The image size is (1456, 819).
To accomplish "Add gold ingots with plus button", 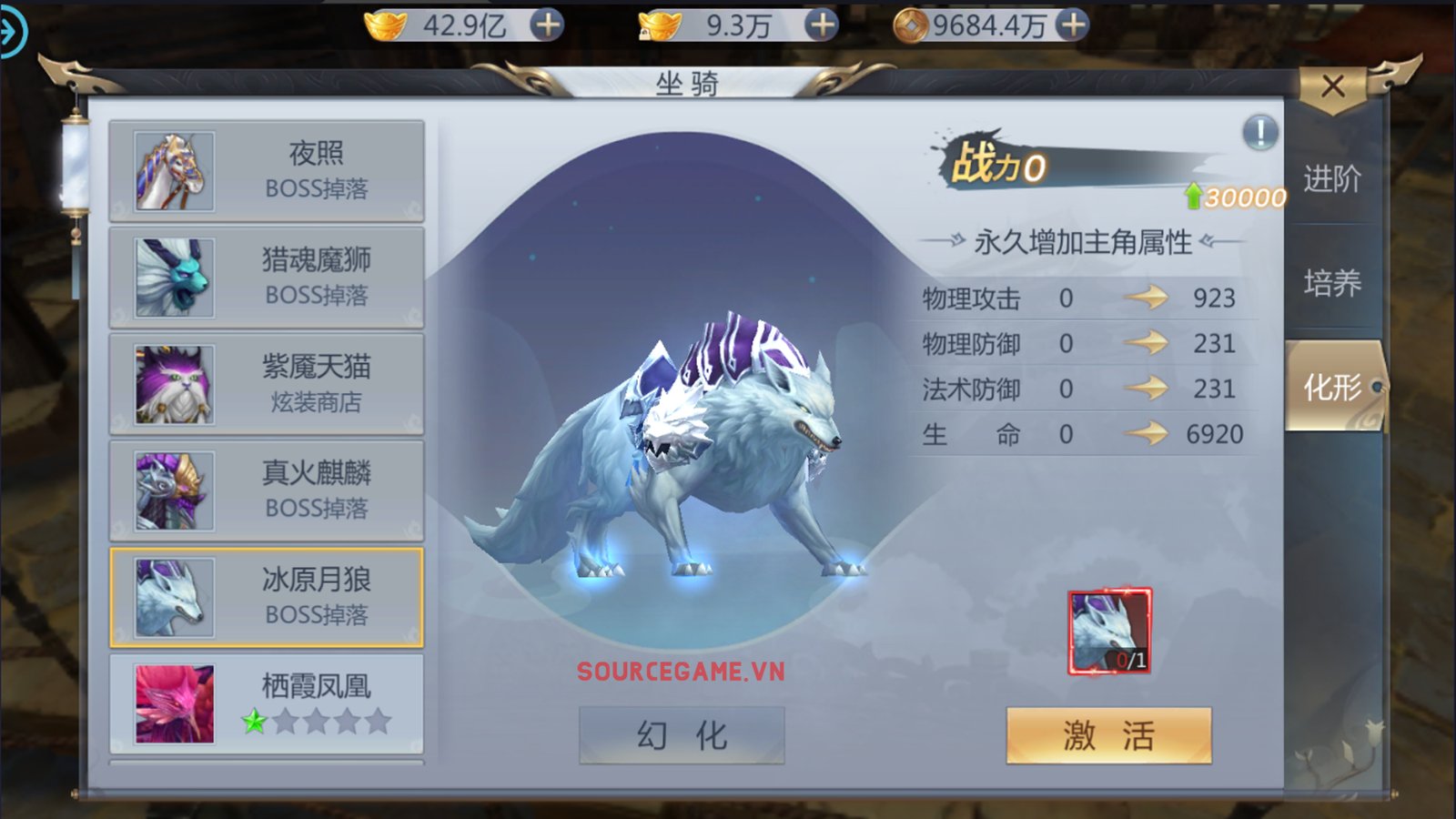I will coord(547,25).
